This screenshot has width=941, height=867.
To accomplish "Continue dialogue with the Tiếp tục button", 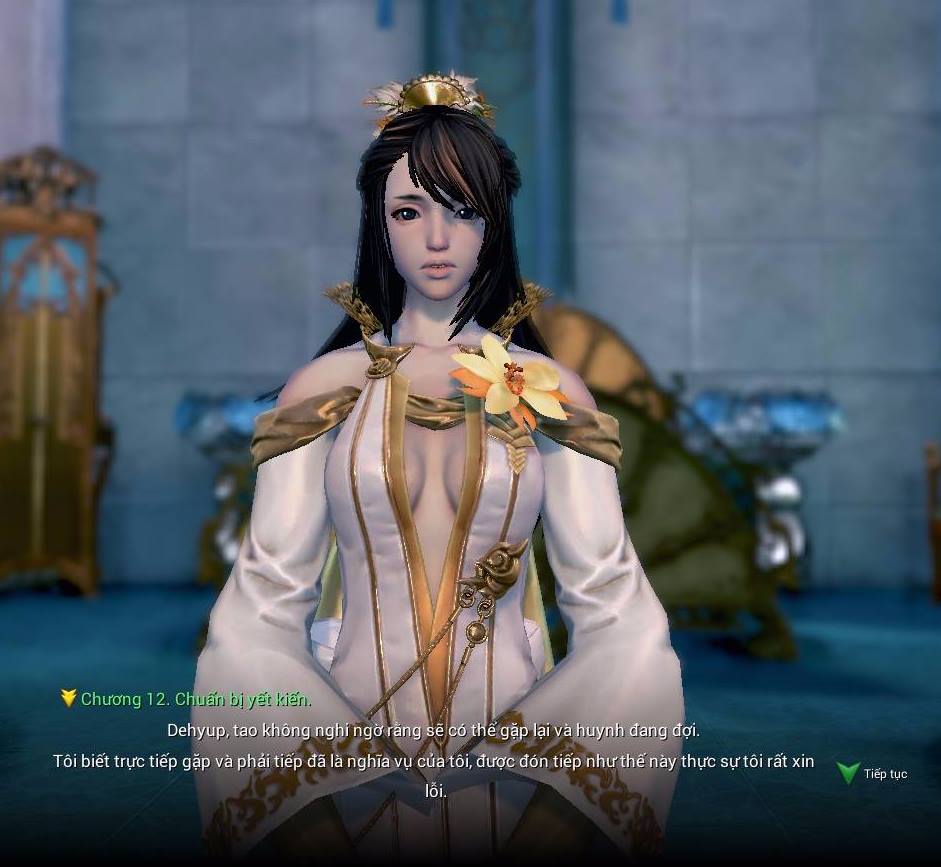I will coord(873,773).
